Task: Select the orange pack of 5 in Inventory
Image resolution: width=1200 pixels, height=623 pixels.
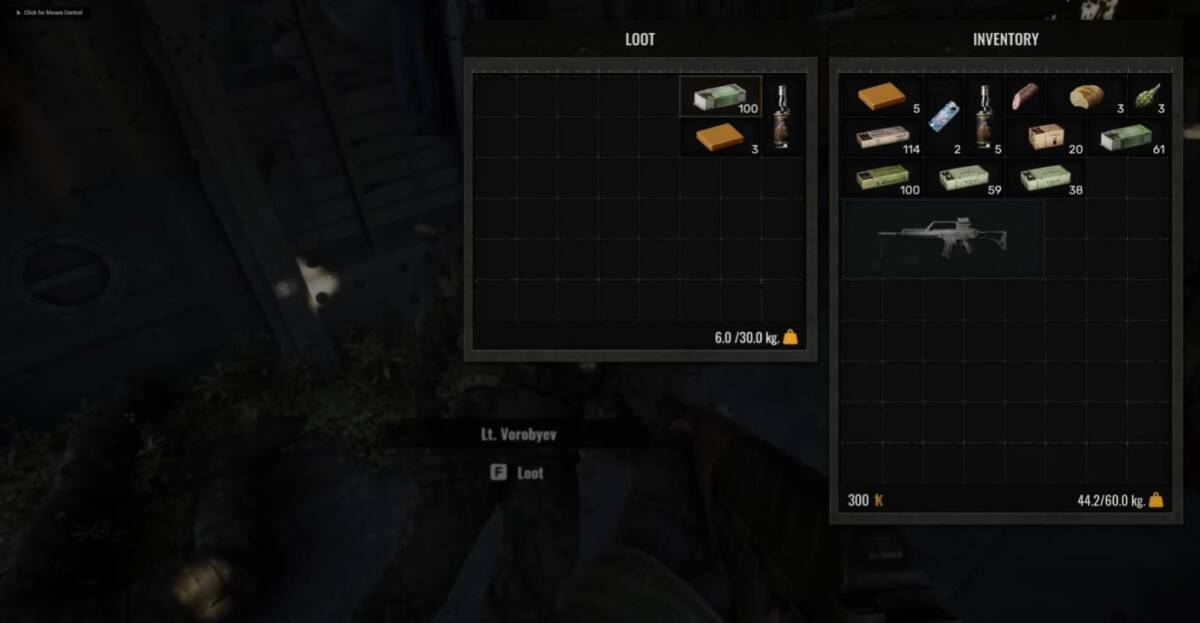Action: (x=881, y=96)
